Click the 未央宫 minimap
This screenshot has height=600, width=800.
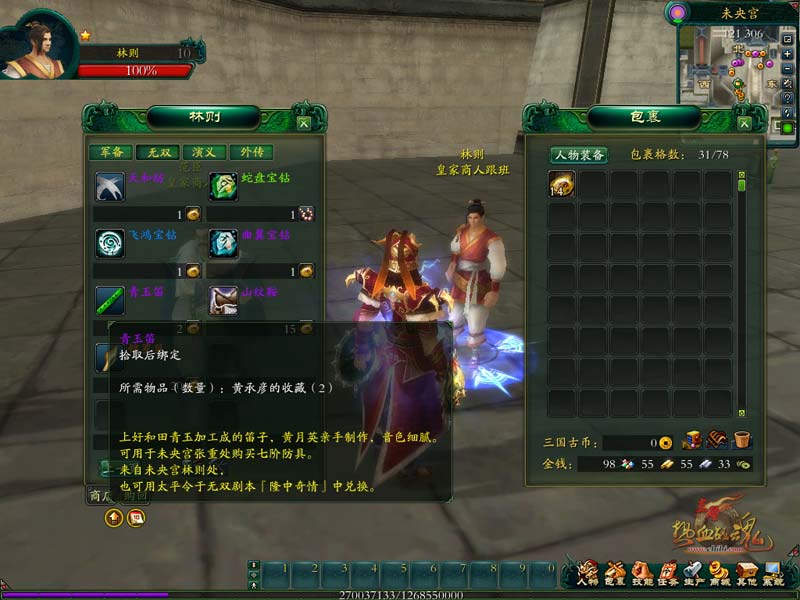[x=727, y=68]
